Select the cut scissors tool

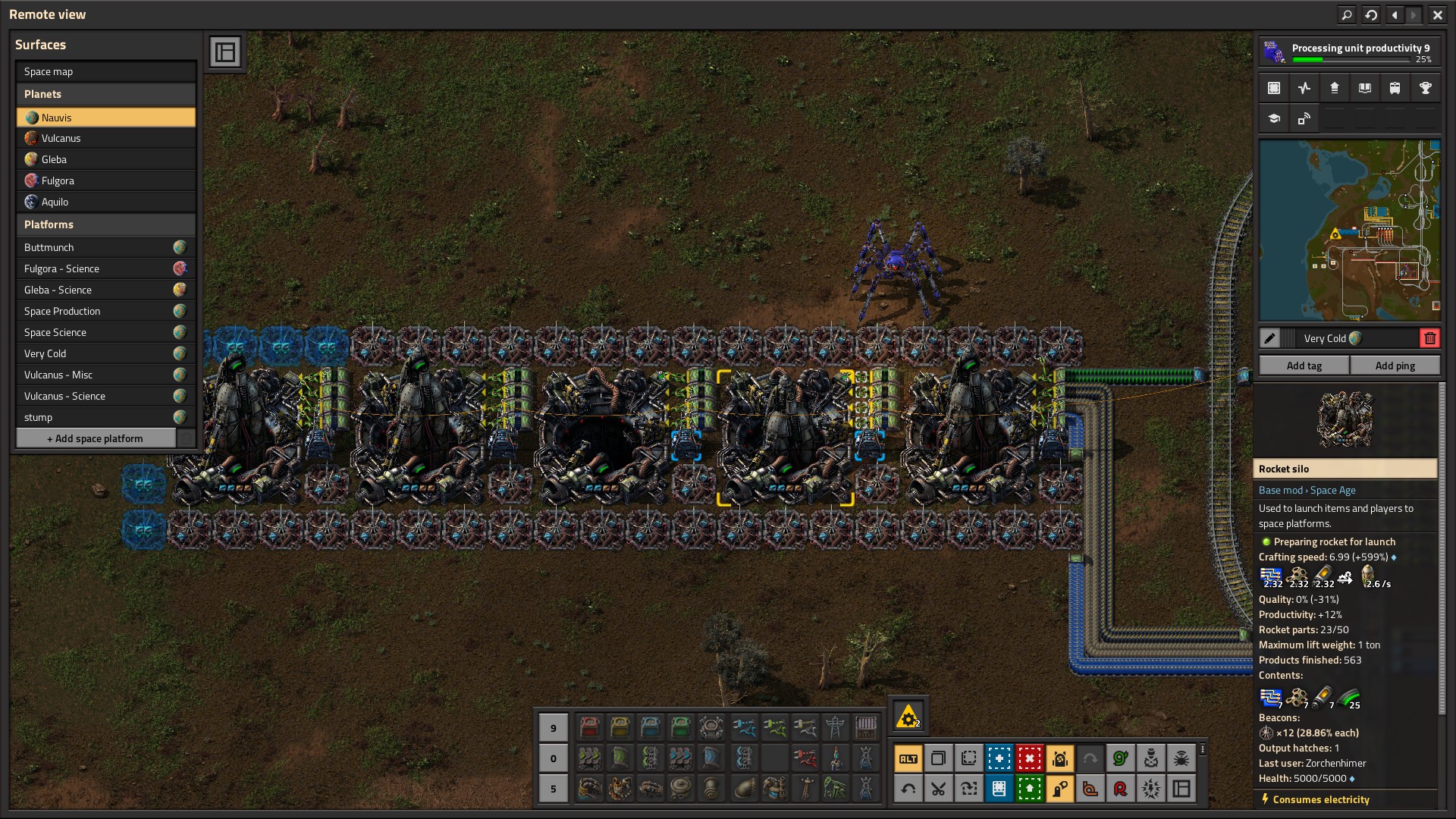[x=938, y=789]
